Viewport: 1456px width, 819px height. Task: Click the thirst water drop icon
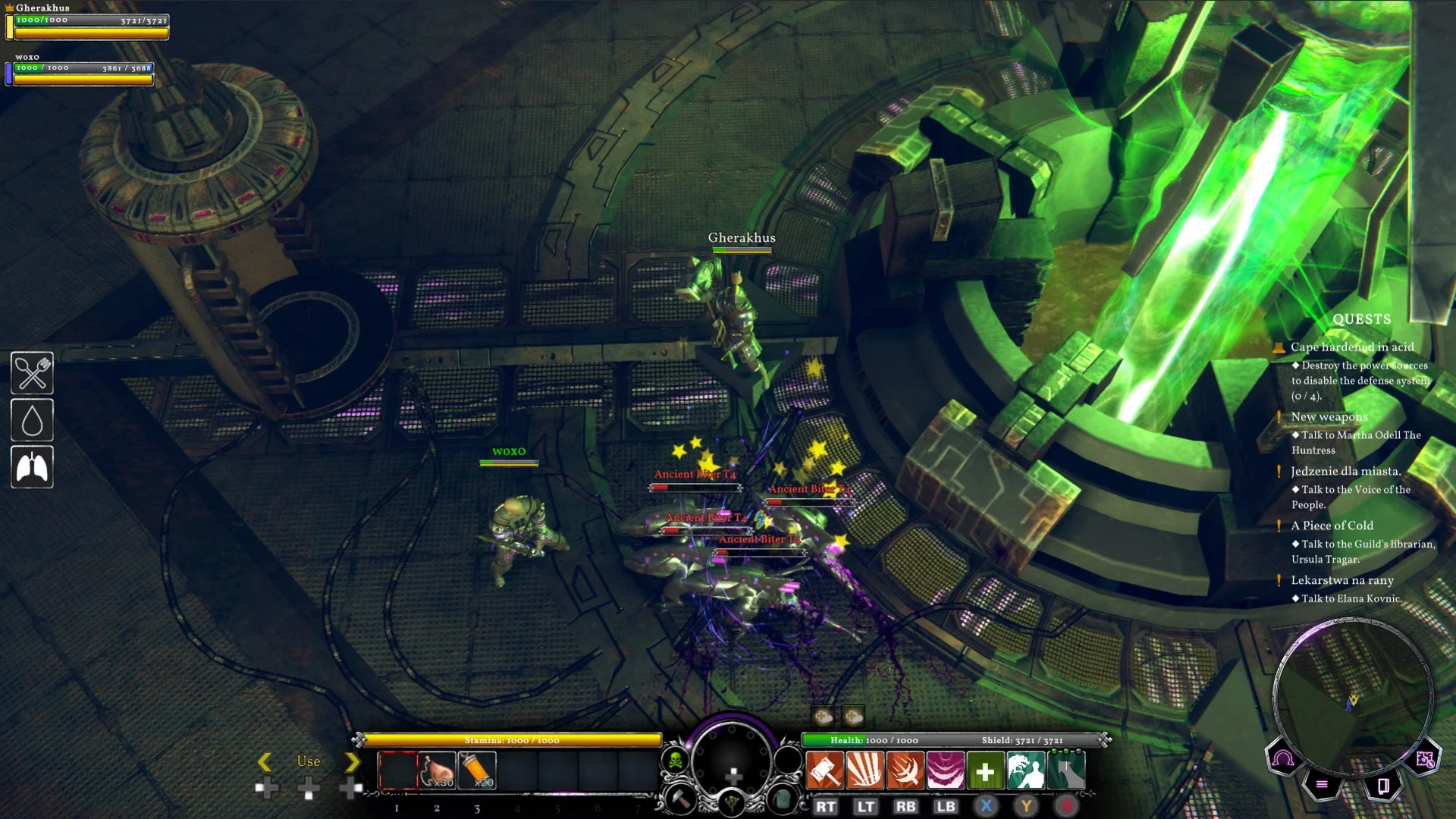coord(32,420)
